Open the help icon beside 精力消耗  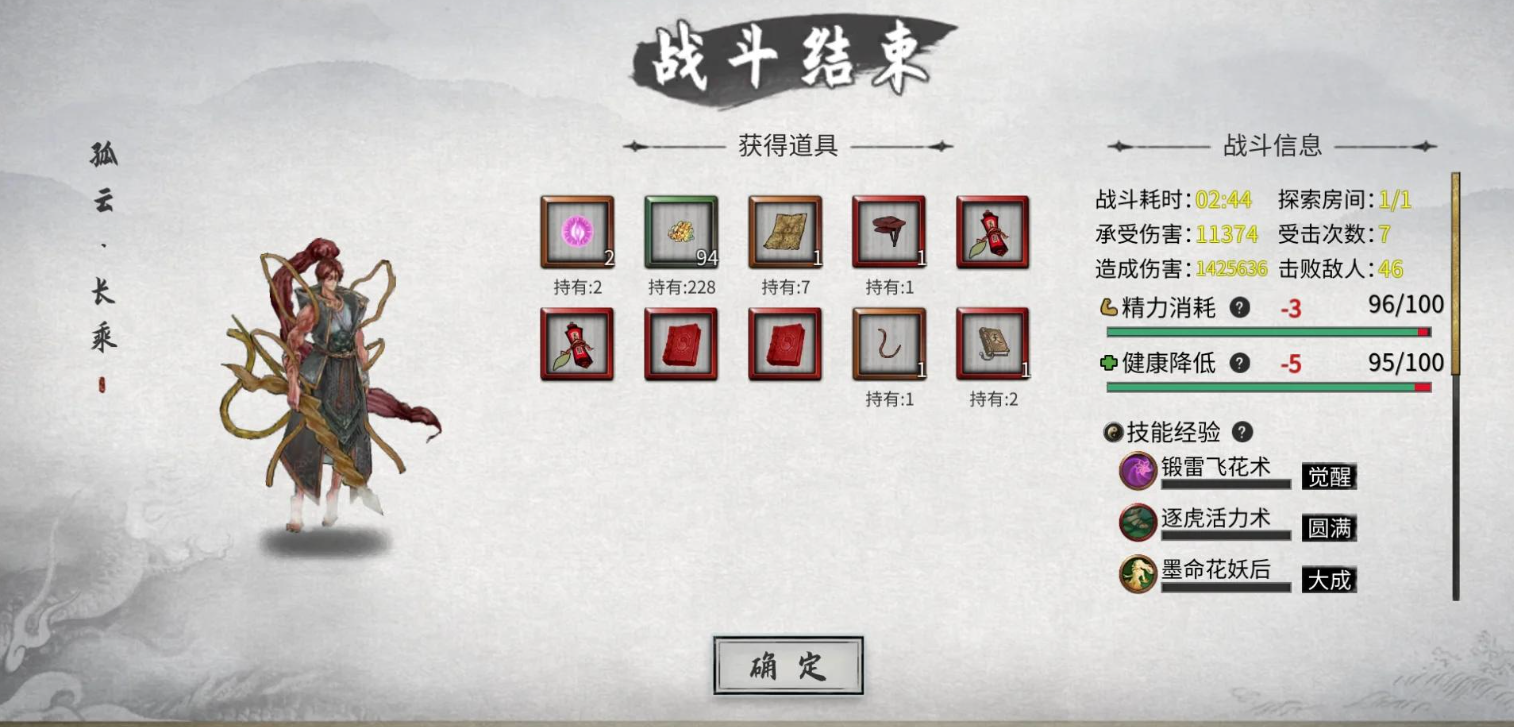pos(1239,308)
